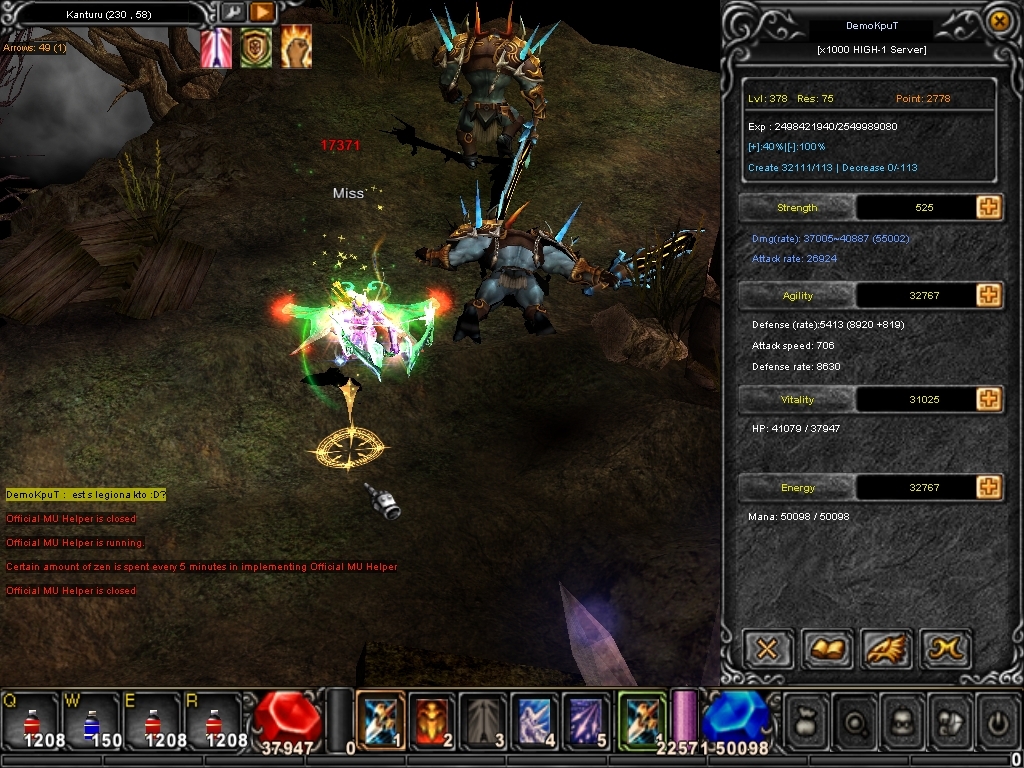Screen dimensions: 1024x768
Task: Increase the Agility stat
Action: tap(989, 295)
